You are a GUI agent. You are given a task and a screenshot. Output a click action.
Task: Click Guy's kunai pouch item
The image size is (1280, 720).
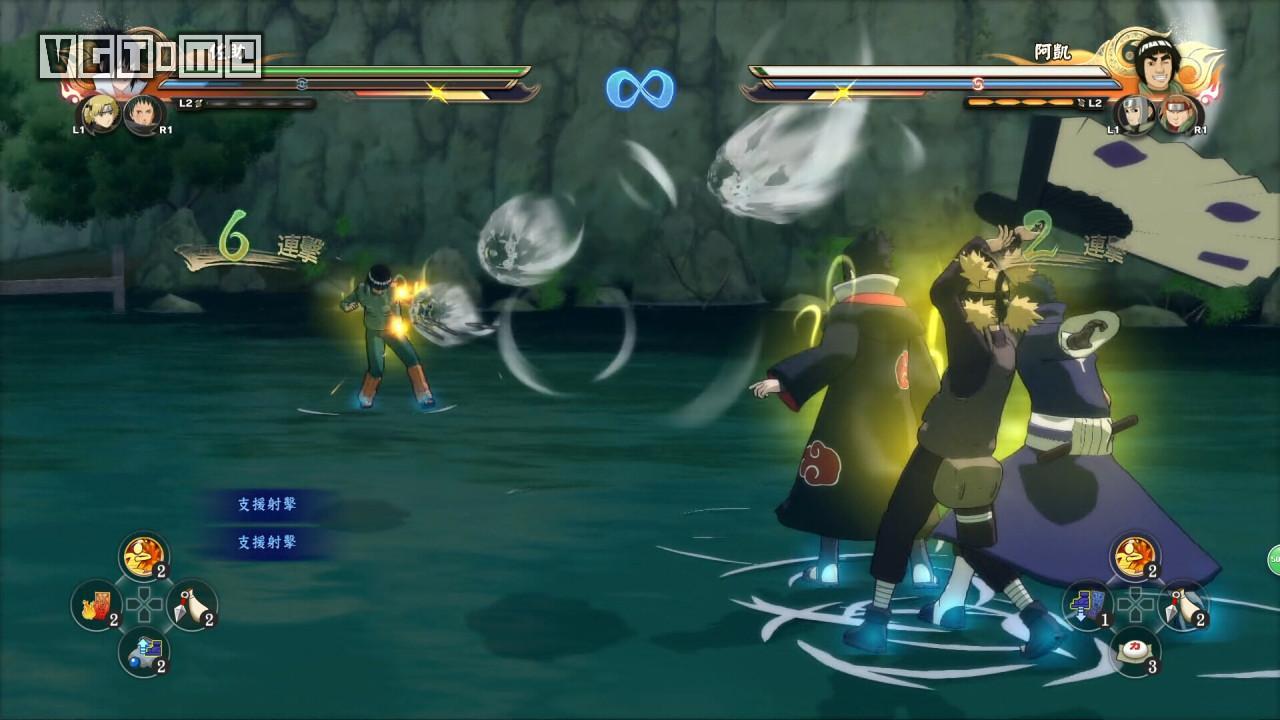pyautogui.click(x=1184, y=605)
